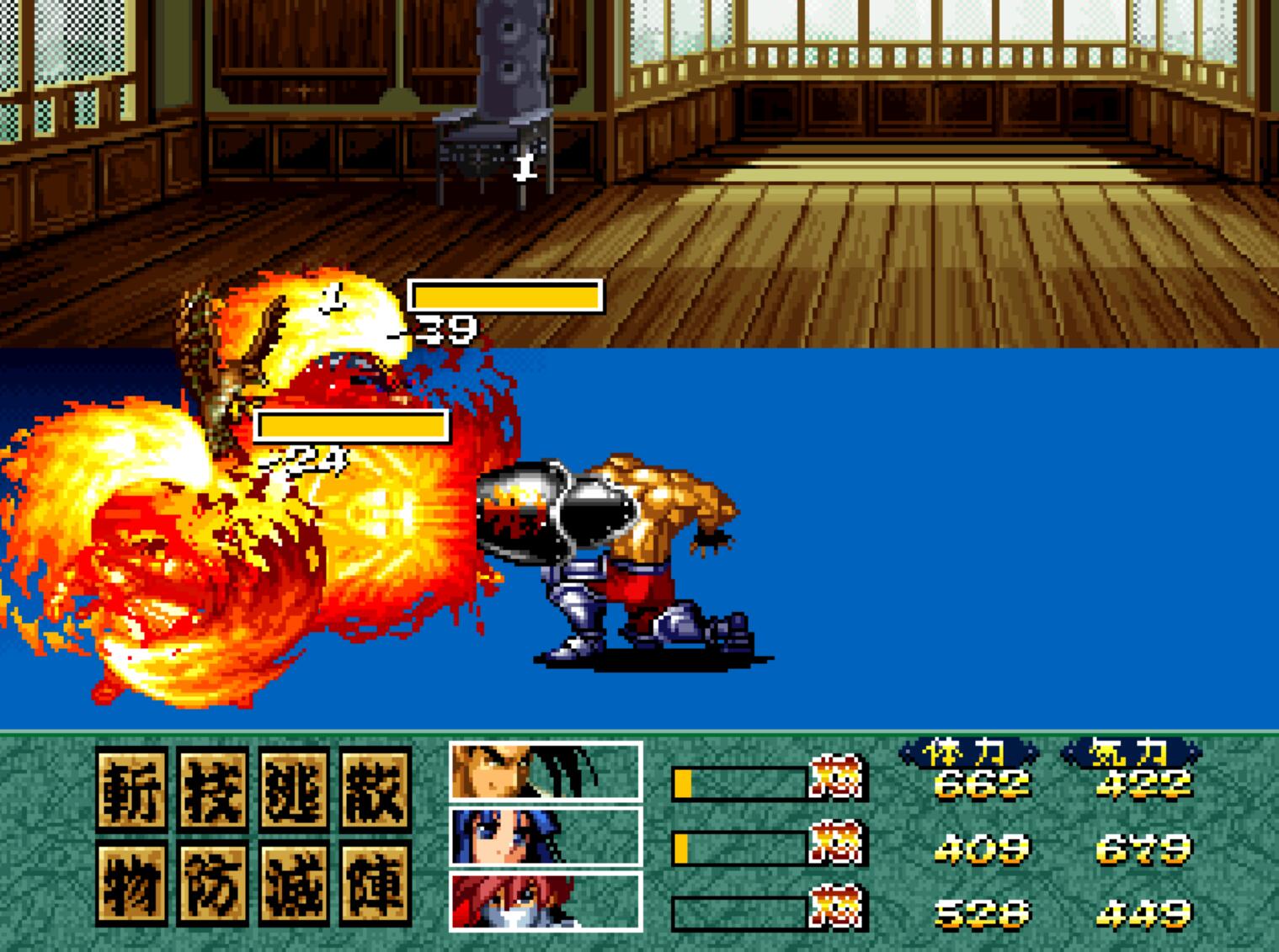
Task: Choose the 技 skill command
Action: click(x=213, y=790)
